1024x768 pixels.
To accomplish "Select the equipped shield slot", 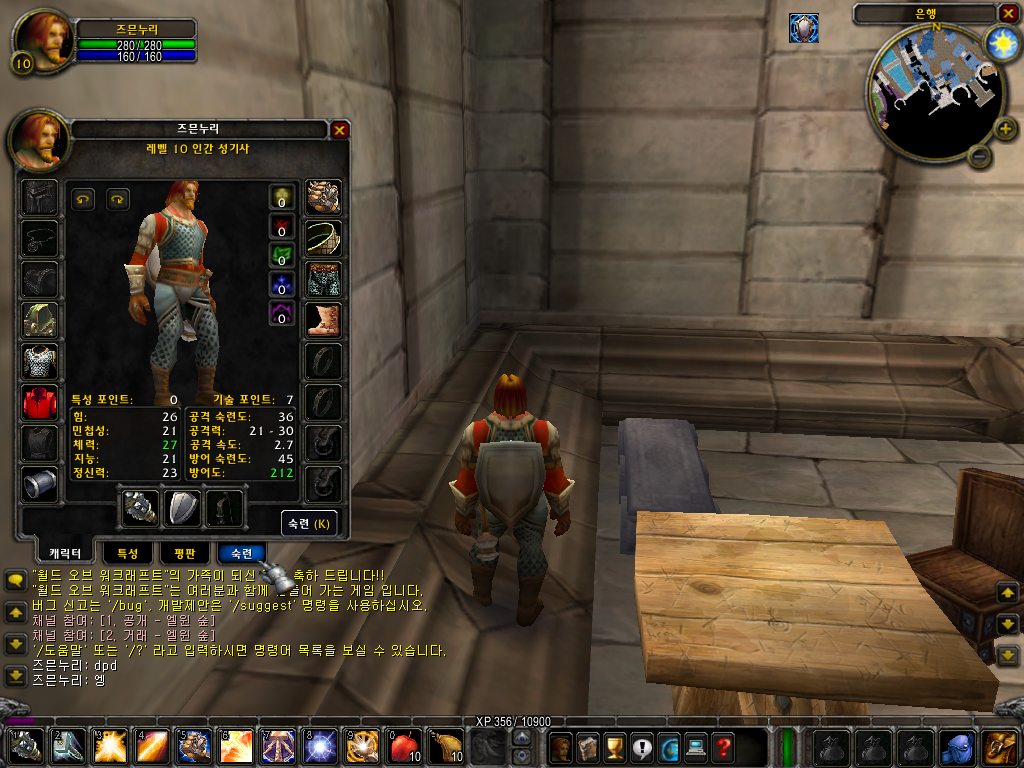I will tap(183, 508).
